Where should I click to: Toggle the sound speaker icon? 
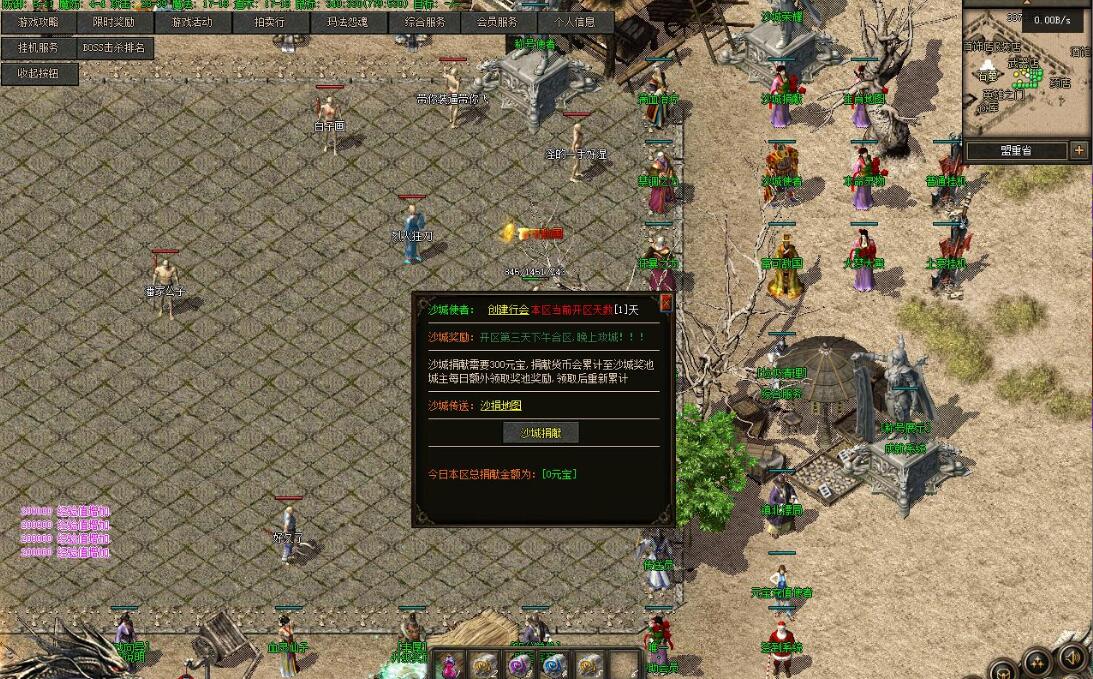pos(1071,658)
